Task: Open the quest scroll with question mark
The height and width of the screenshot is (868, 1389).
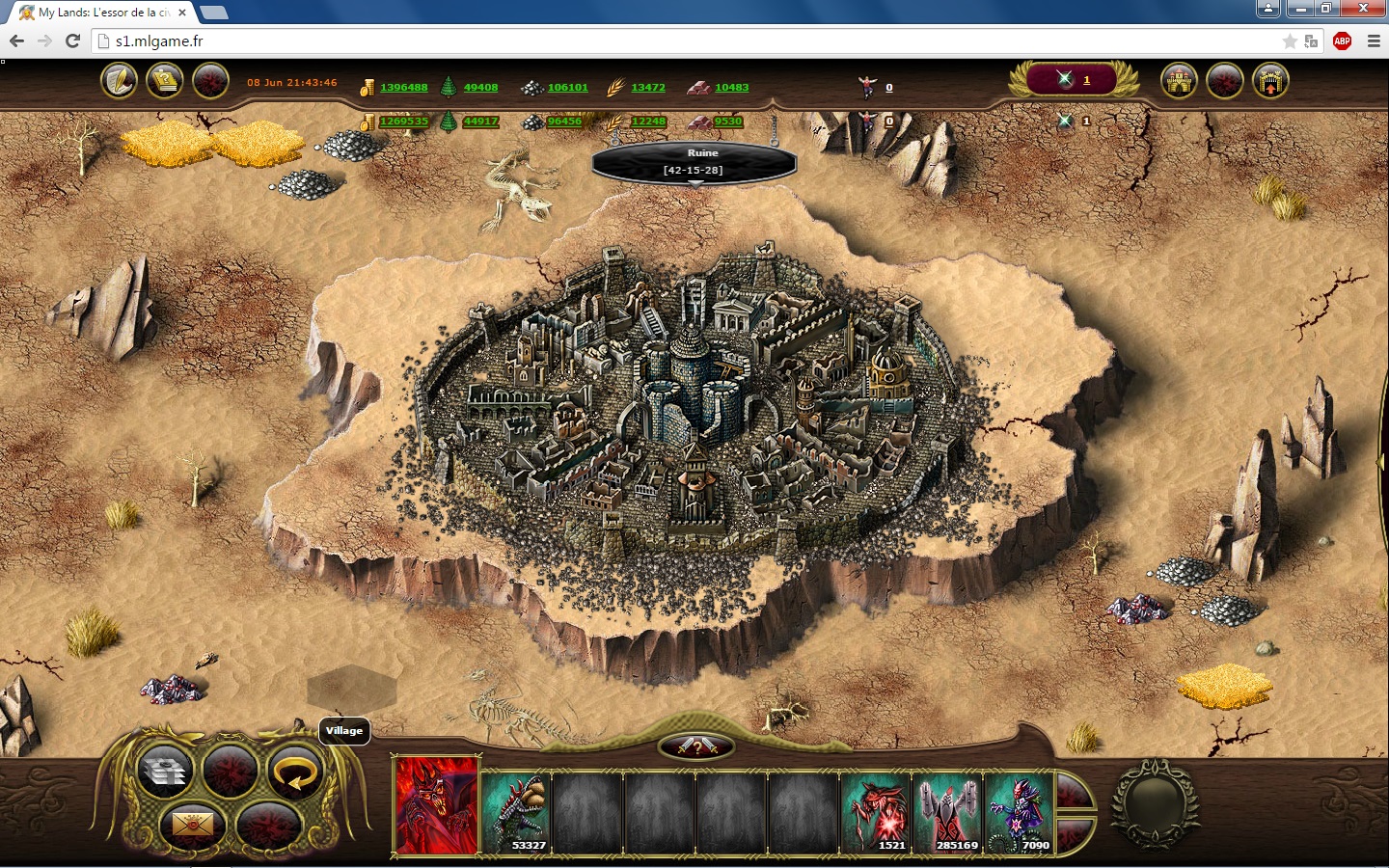Action: tap(165, 81)
